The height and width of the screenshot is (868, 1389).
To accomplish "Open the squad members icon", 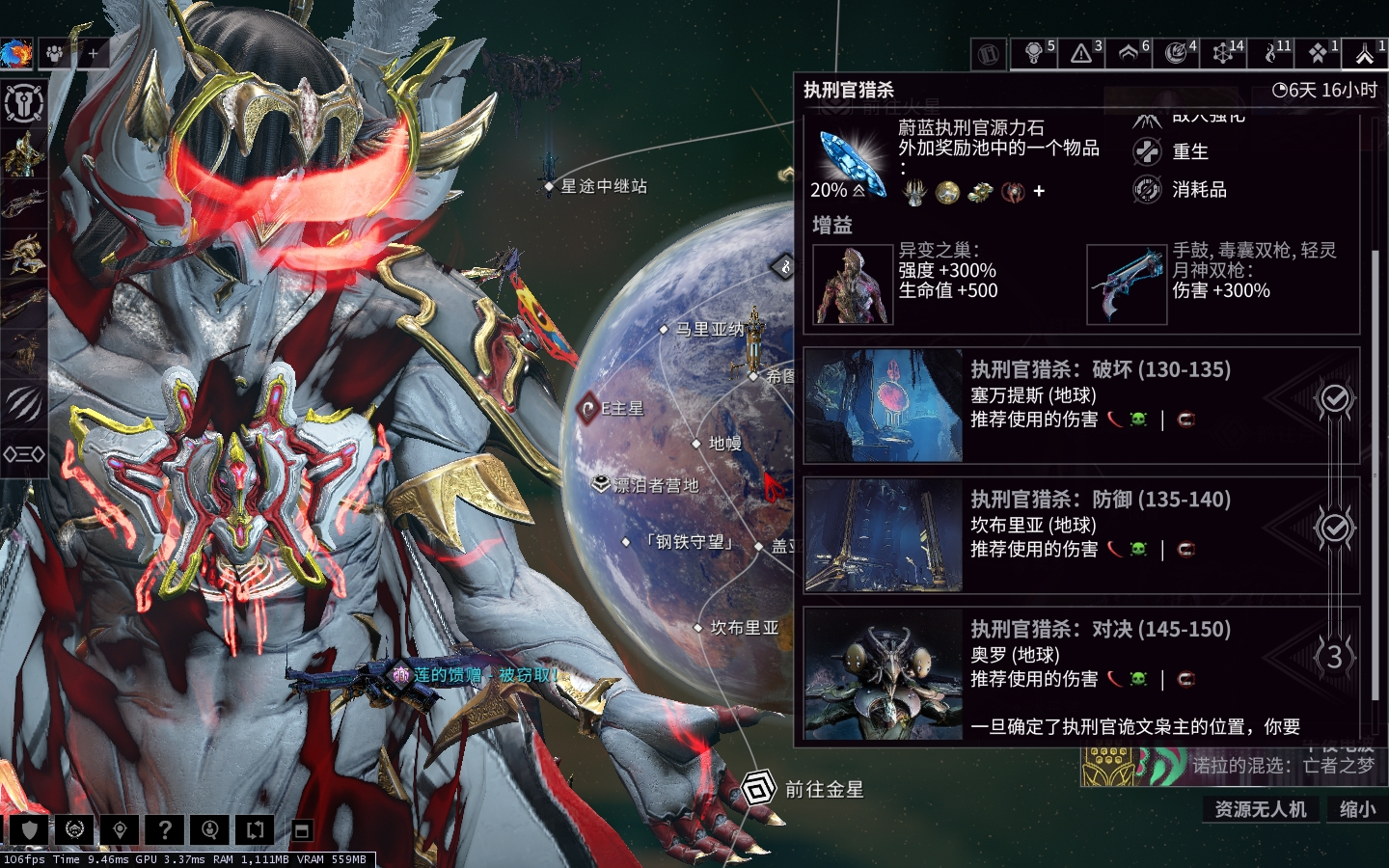I will pyautogui.click(x=55, y=54).
